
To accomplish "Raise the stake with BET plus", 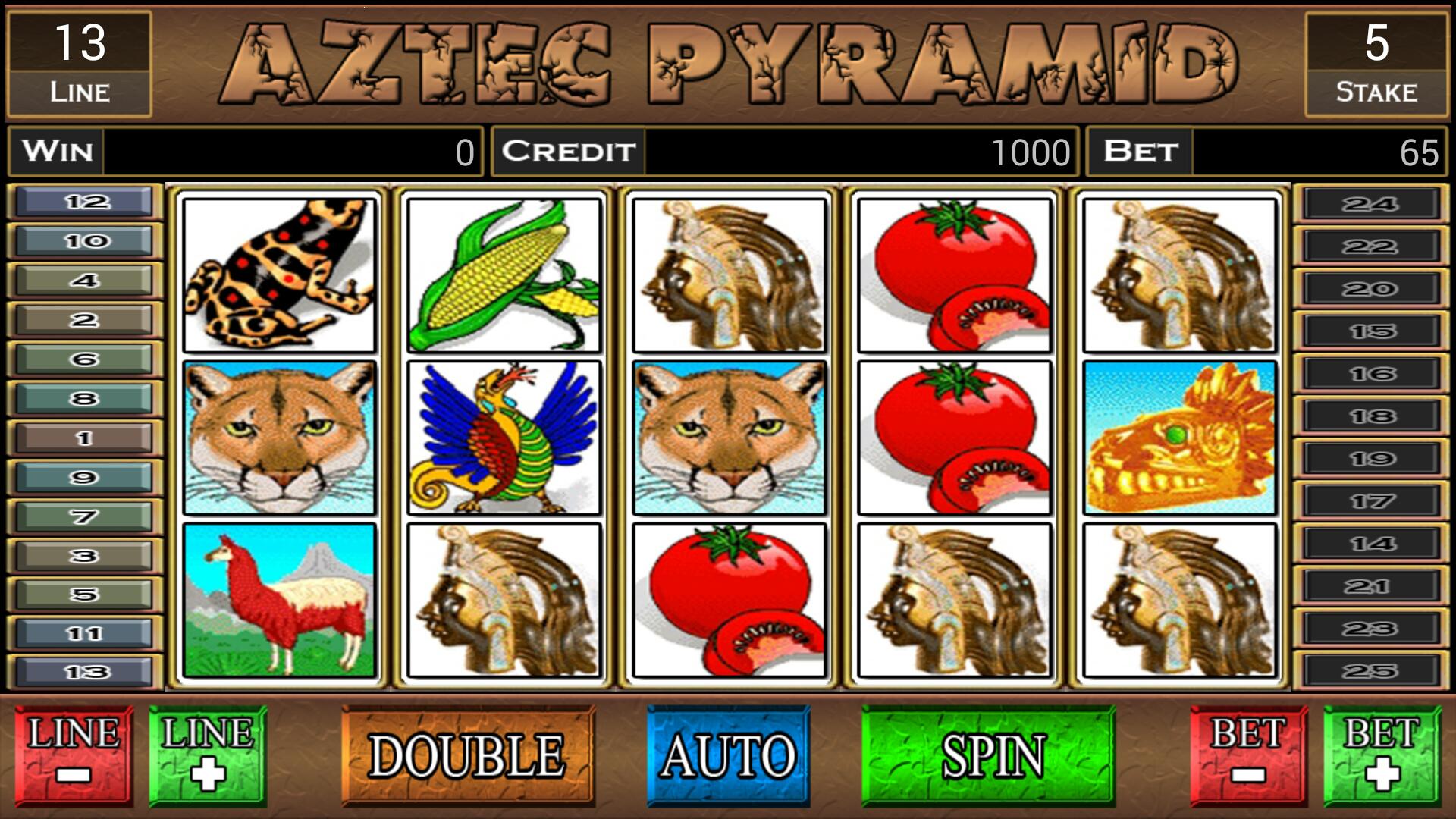I will 1380,755.
